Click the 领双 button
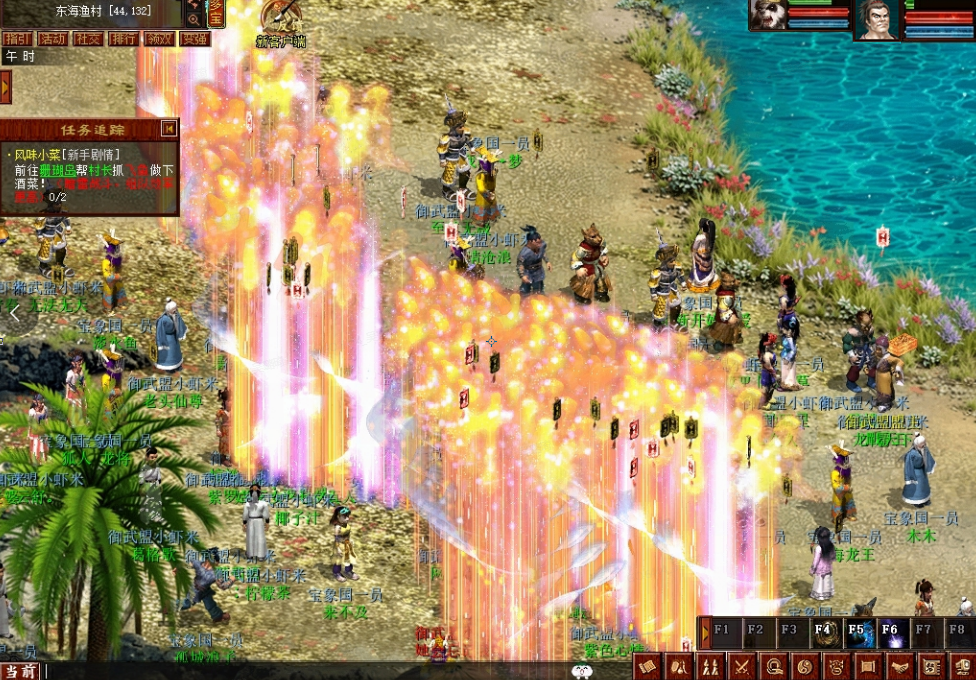 pyautogui.click(x=159, y=39)
